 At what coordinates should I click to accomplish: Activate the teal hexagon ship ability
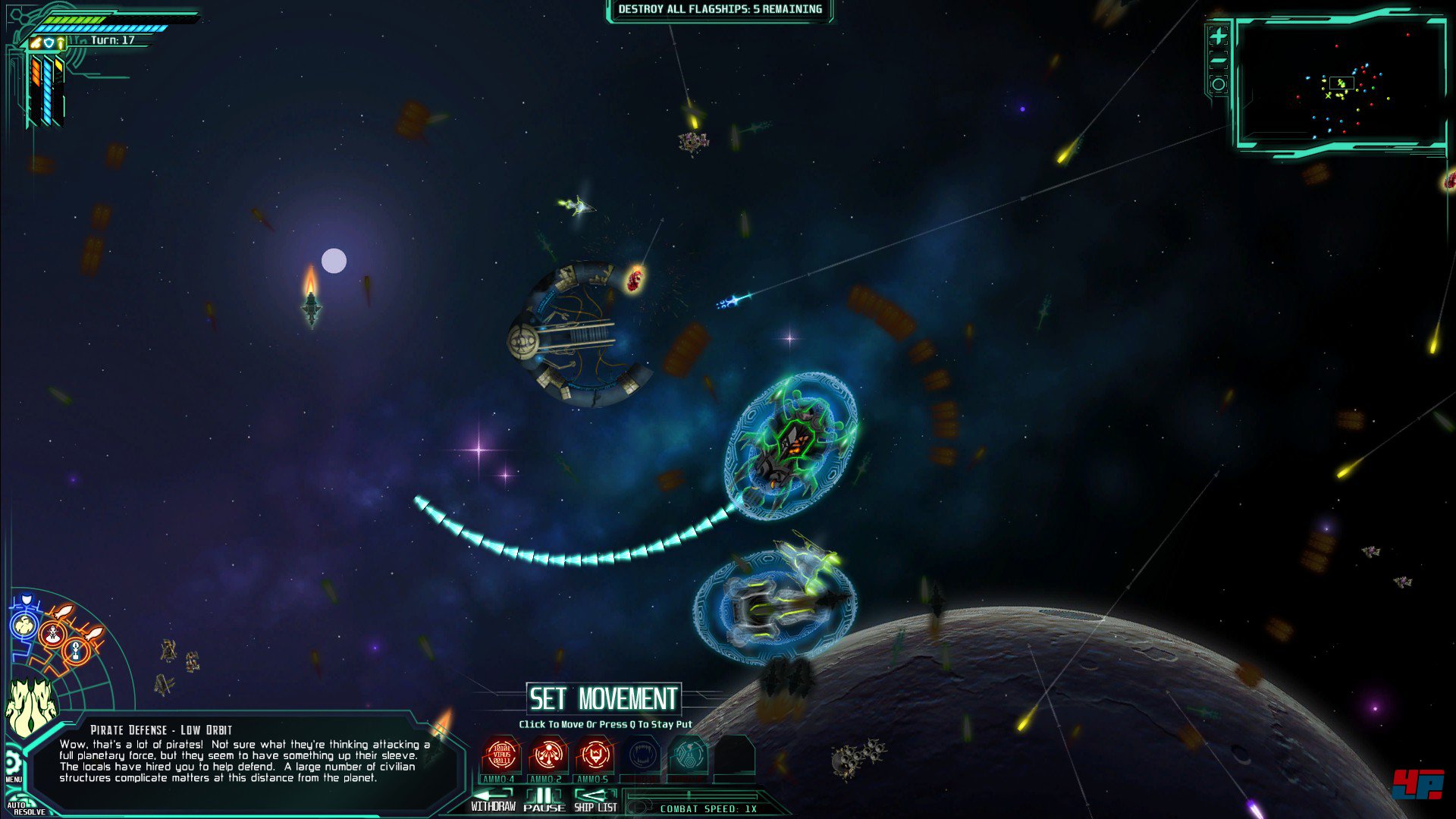tap(688, 755)
